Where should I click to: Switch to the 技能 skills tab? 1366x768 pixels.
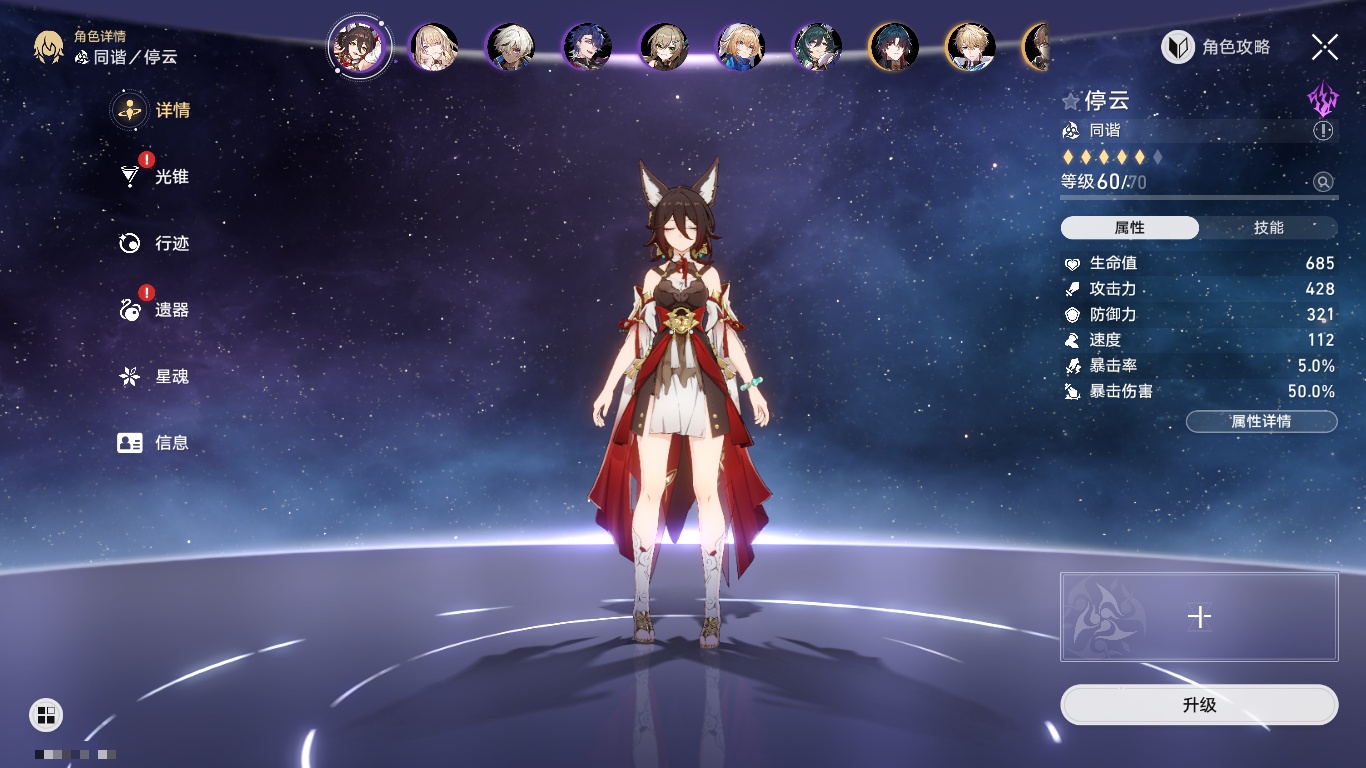(x=1268, y=228)
